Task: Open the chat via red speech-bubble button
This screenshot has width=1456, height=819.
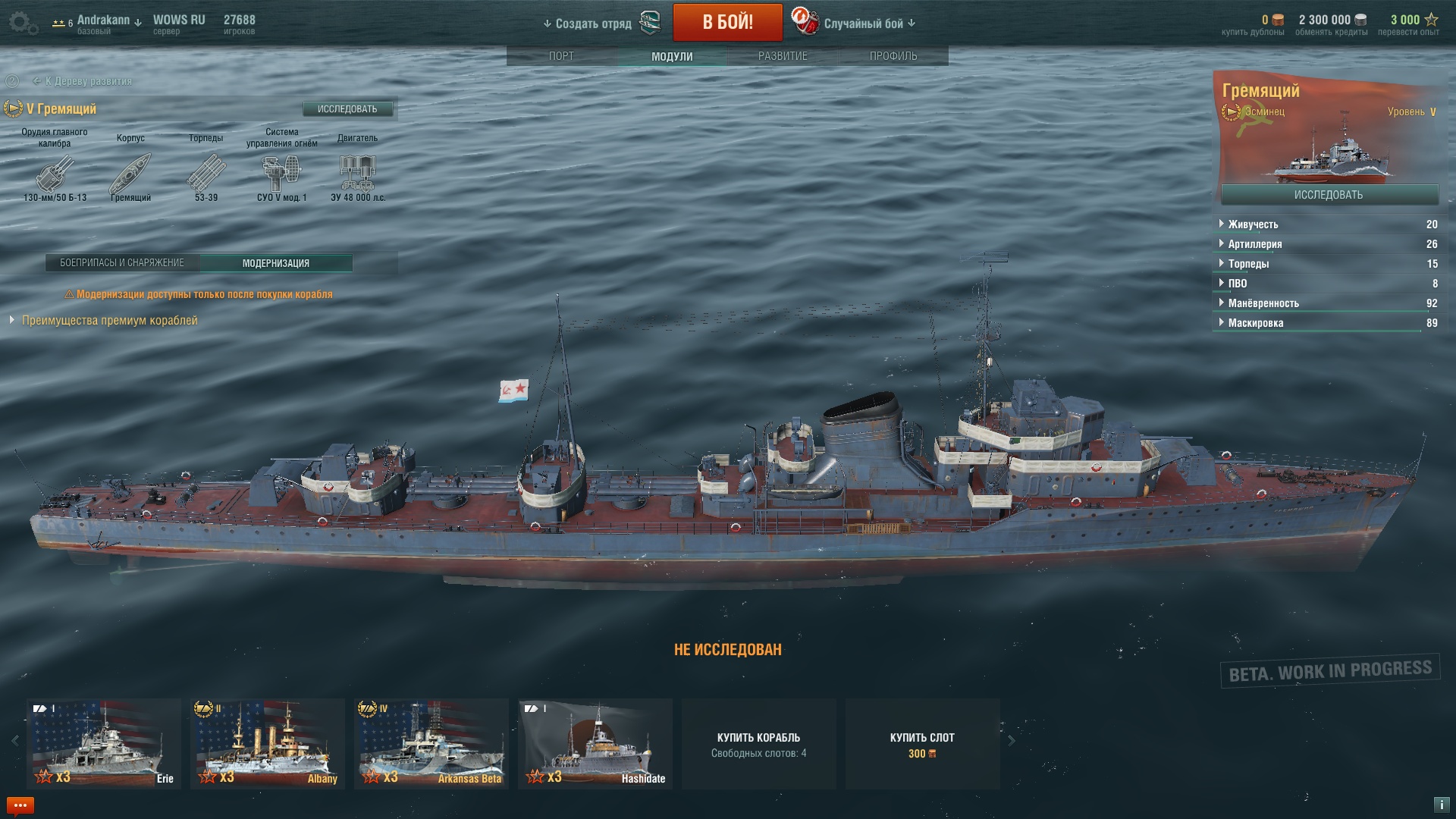Action: coord(20,805)
